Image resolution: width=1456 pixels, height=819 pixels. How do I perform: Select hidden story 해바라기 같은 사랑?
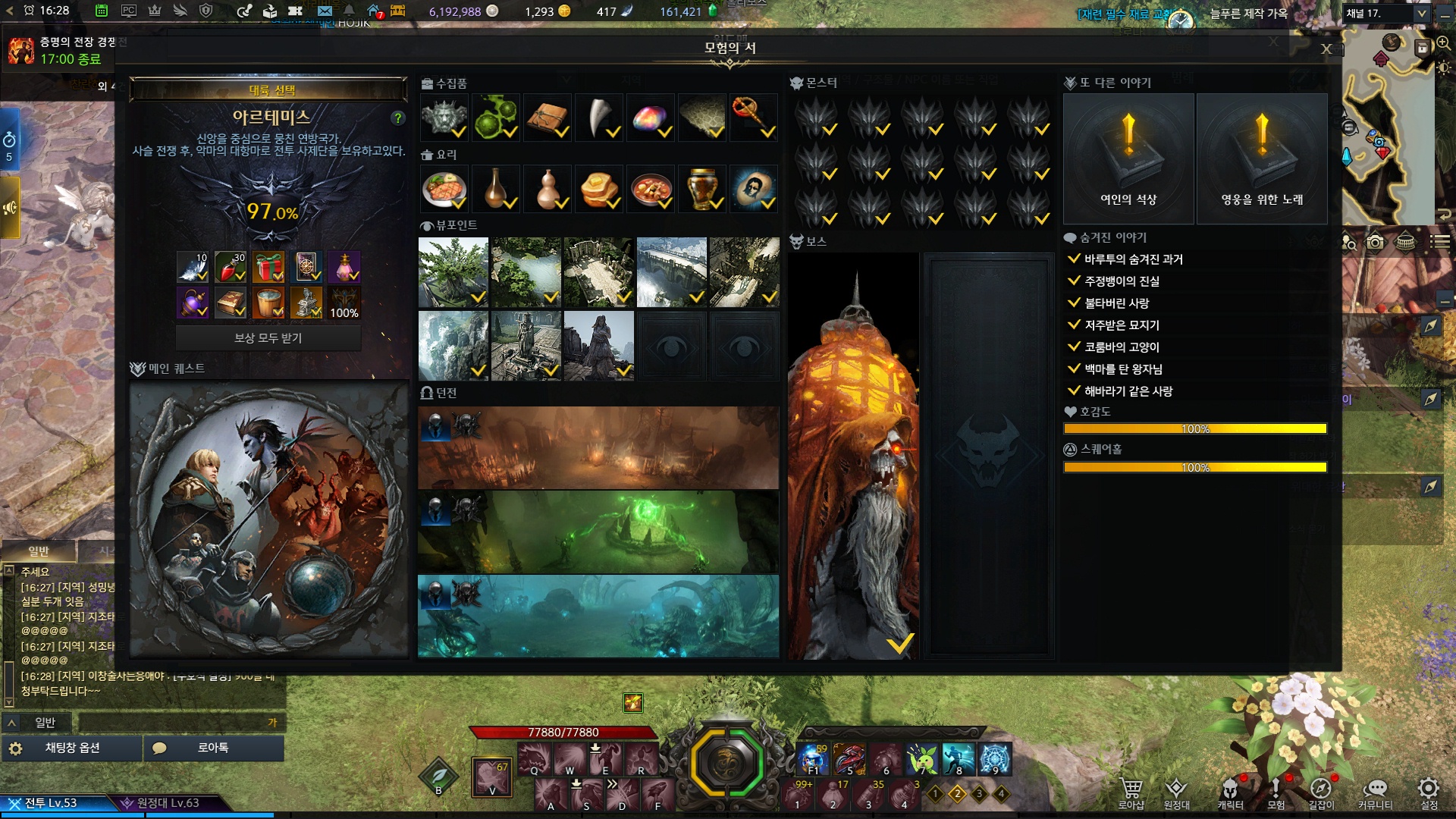tap(1128, 391)
